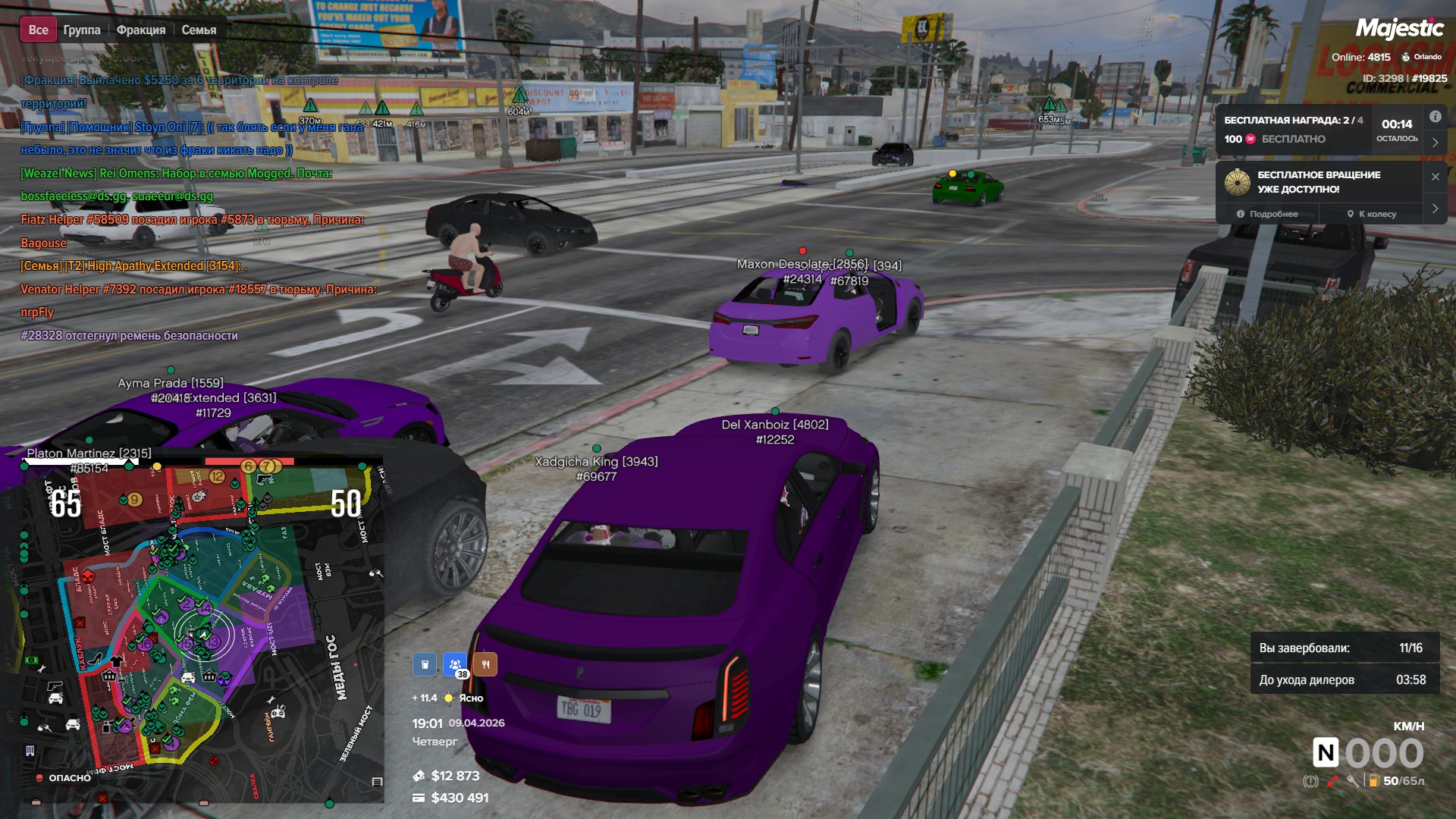
Task: Open the free reward info icon
Action: pos(1435,117)
